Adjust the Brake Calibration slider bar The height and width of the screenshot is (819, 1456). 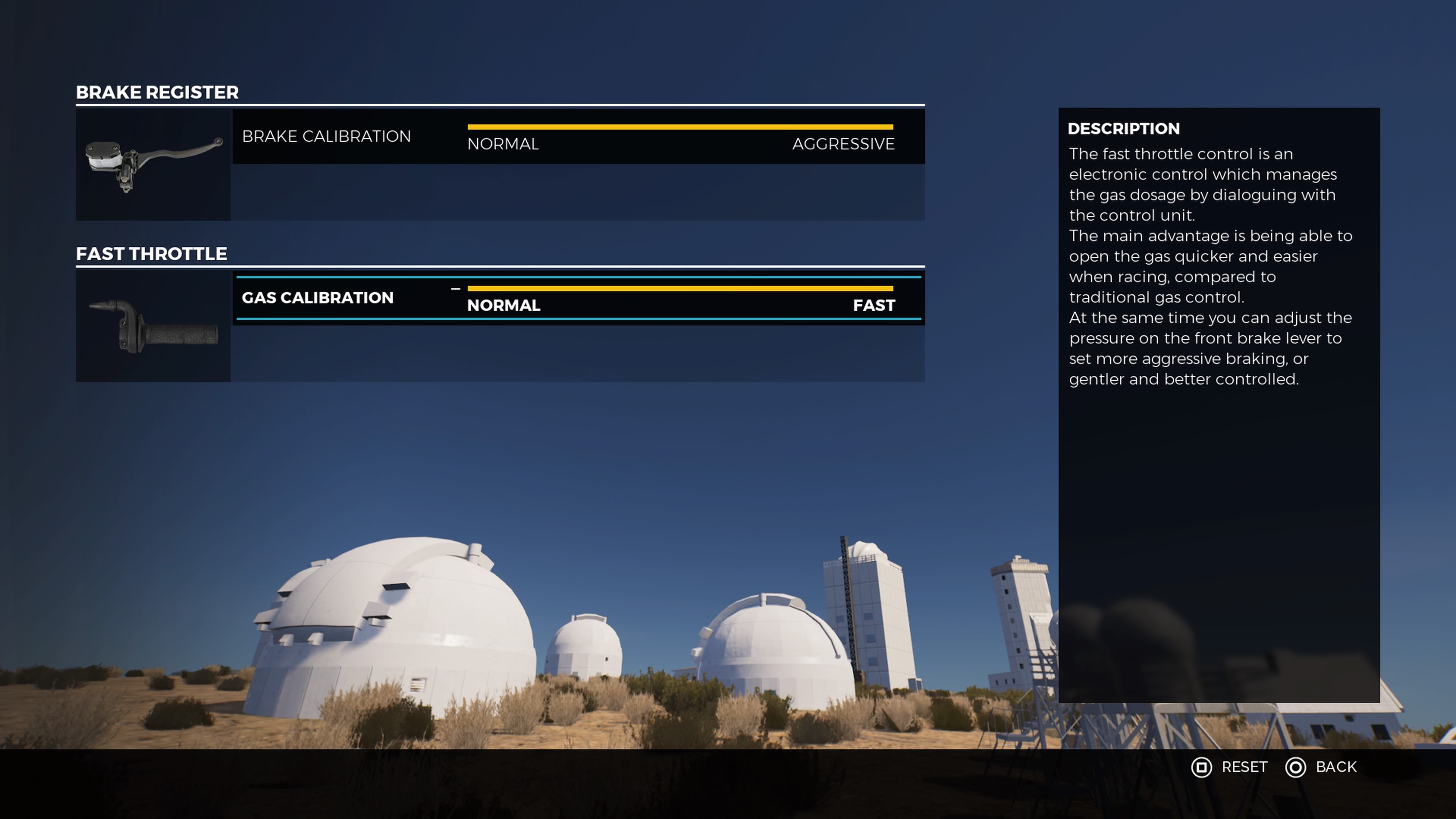pyautogui.click(x=680, y=127)
